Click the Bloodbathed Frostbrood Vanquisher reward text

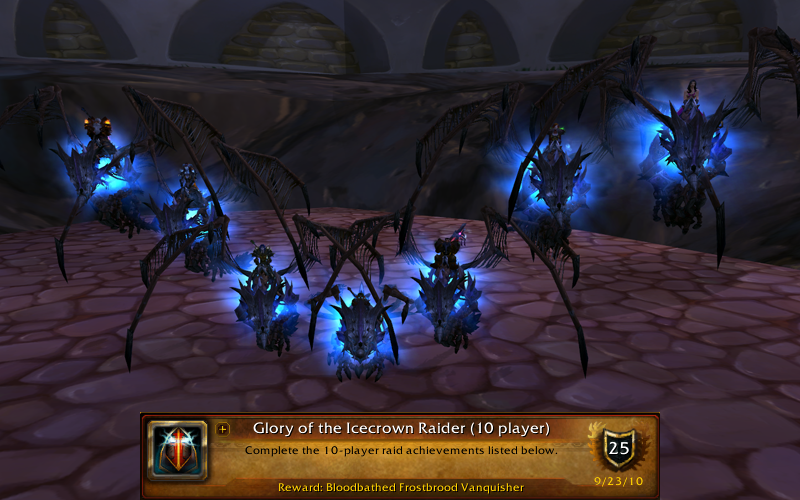(x=401, y=487)
